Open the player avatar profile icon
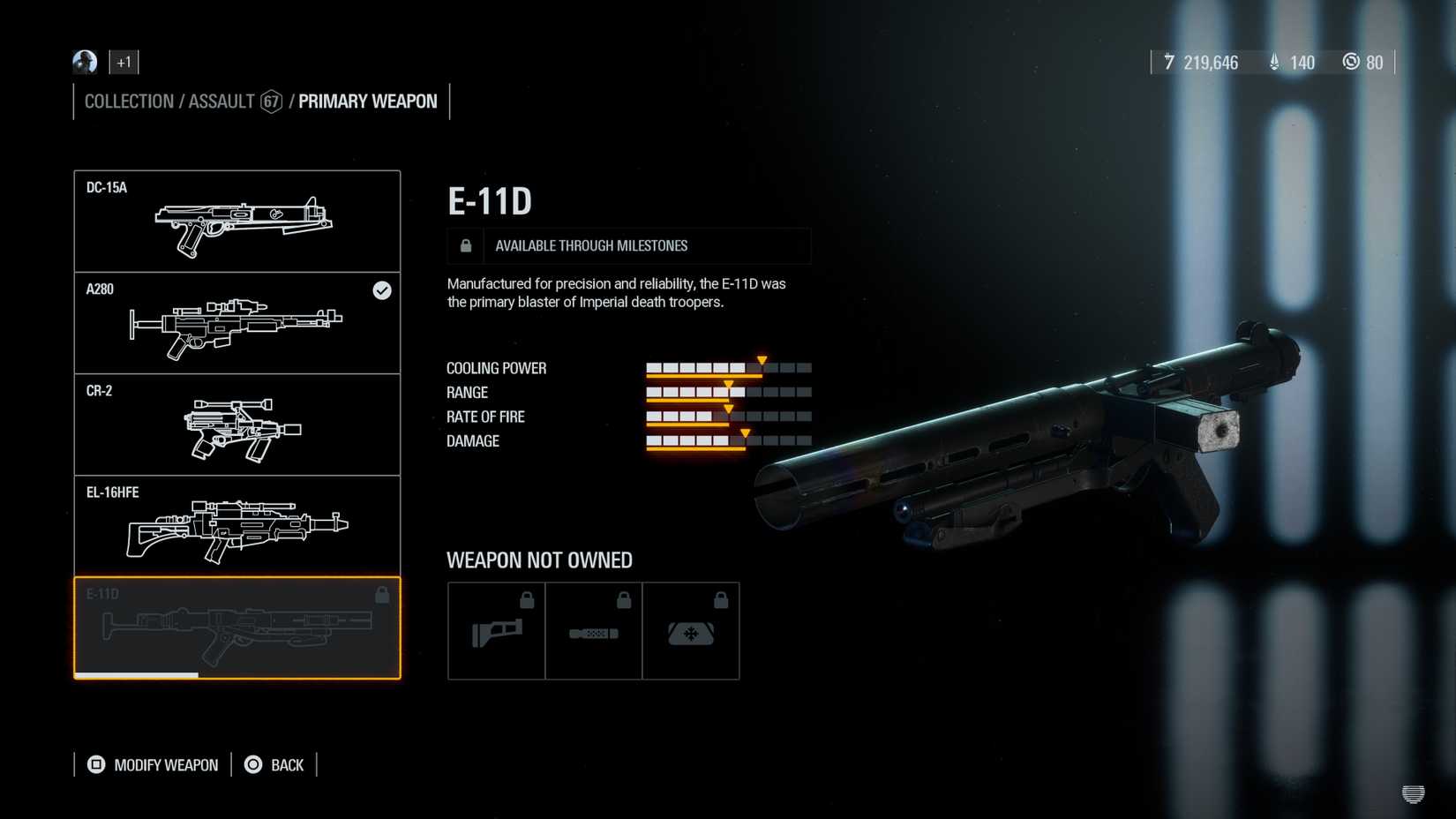 click(86, 62)
